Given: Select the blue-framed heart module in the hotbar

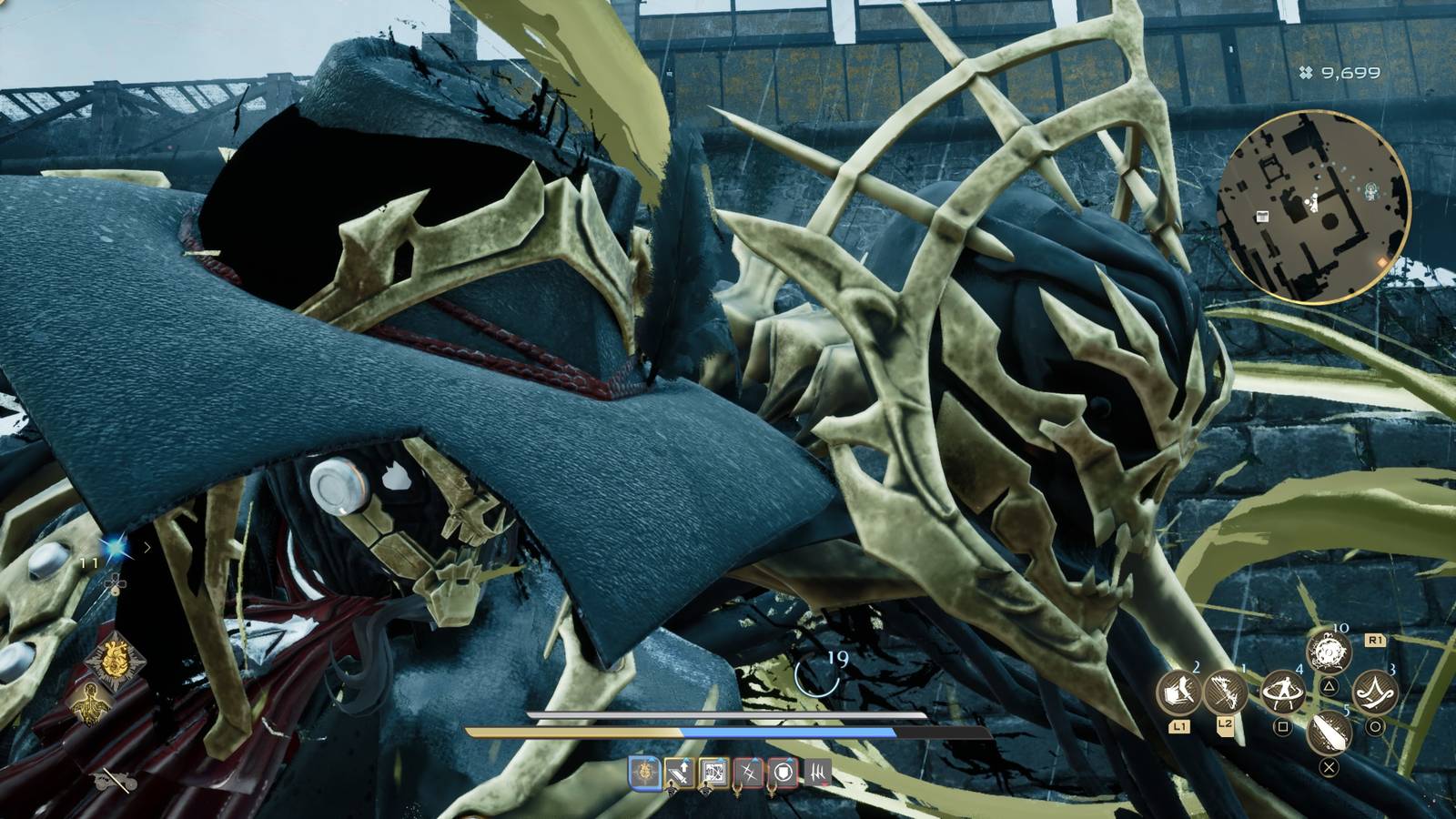Looking at the screenshot, I should point(644,774).
